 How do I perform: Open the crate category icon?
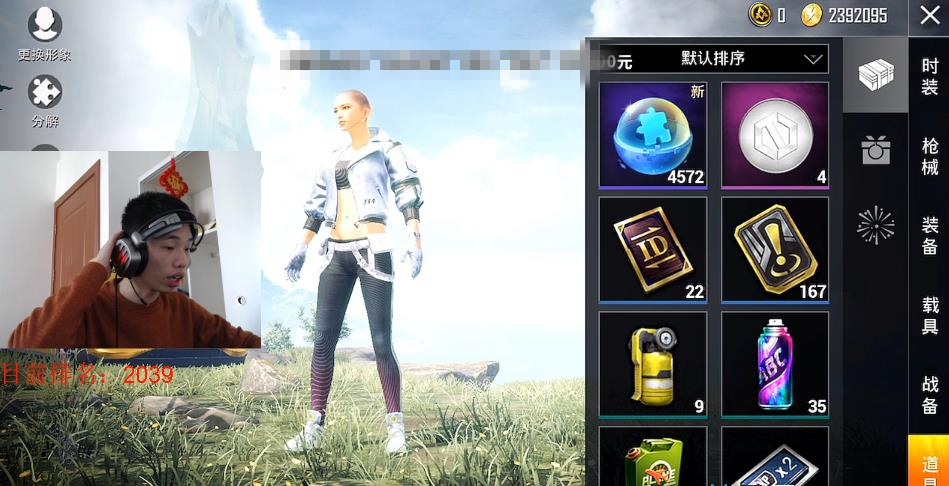coord(875,76)
